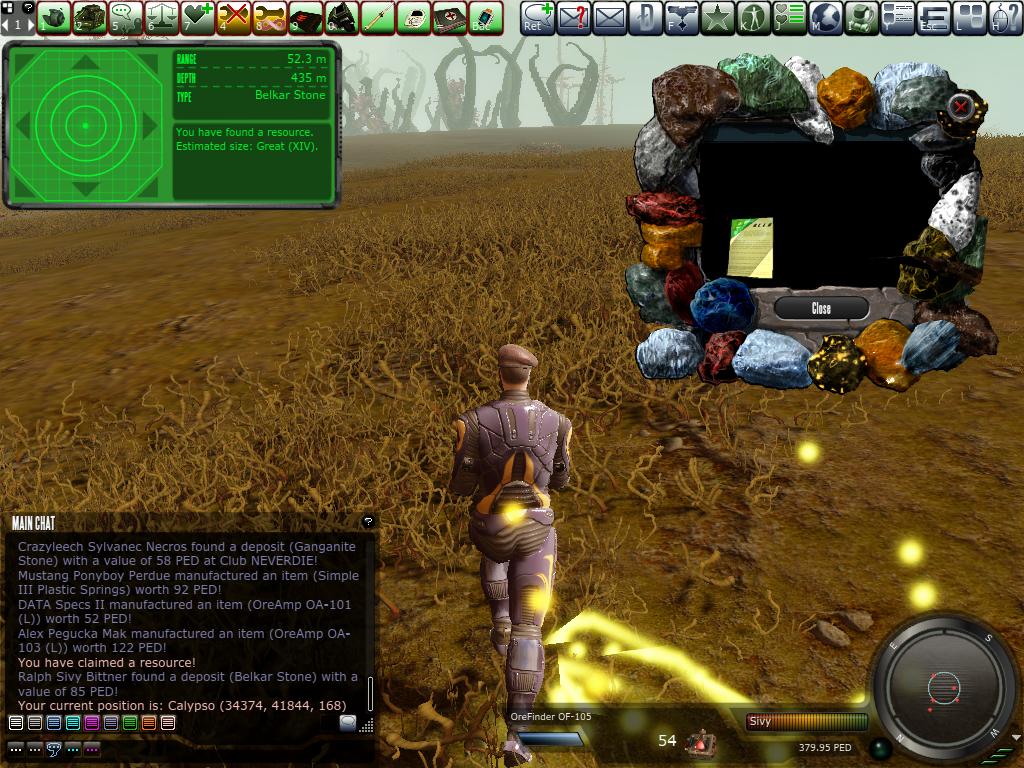
Task: Dismiss loot window with the red X
Action: click(961, 106)
